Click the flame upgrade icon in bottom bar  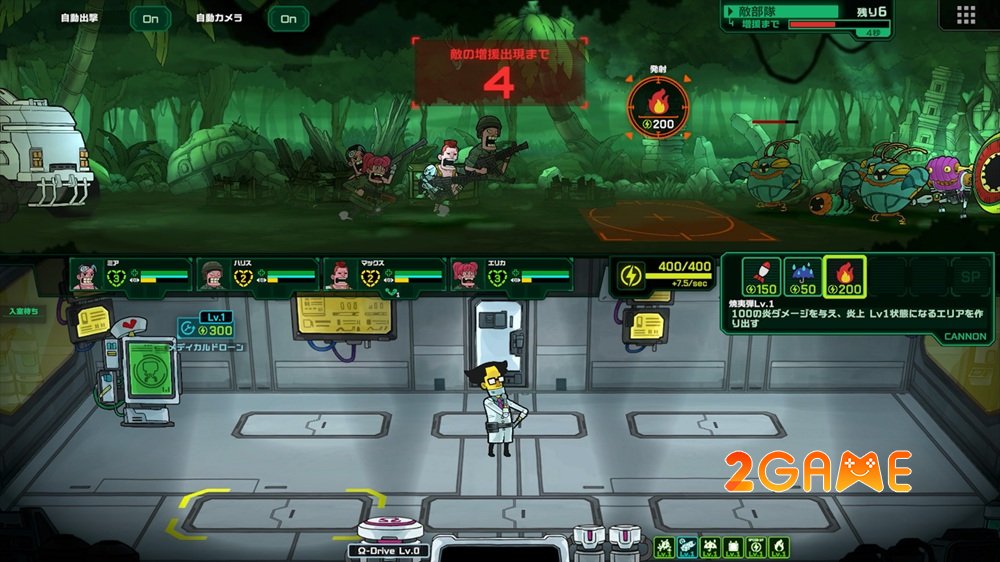(x=780, y=547)
